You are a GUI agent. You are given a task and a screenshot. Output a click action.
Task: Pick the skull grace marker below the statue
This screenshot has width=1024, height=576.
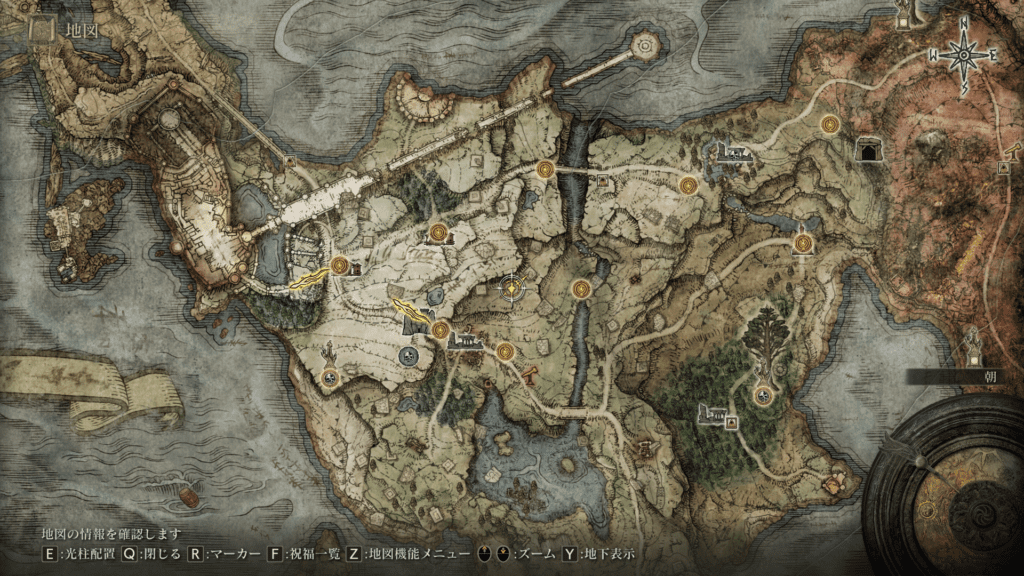click(x=330, y=378)
